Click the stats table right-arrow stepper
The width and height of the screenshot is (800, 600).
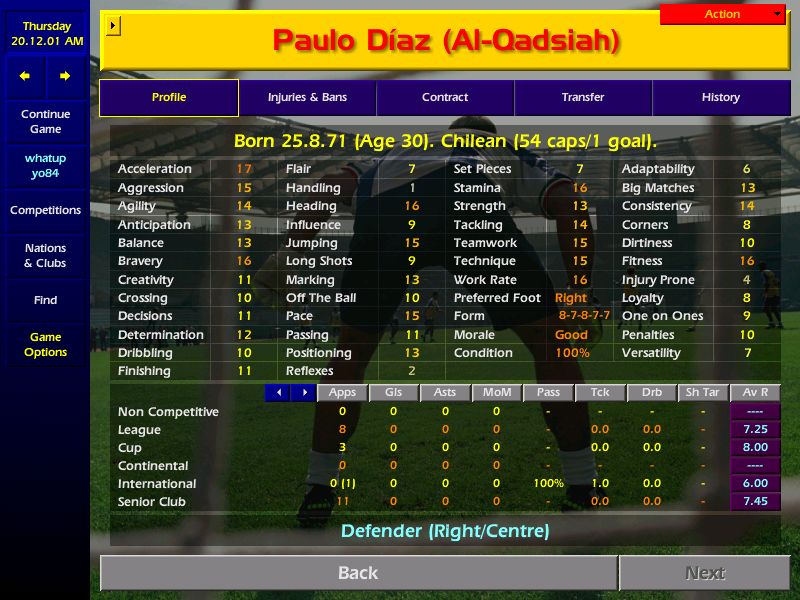click(302, 393)
